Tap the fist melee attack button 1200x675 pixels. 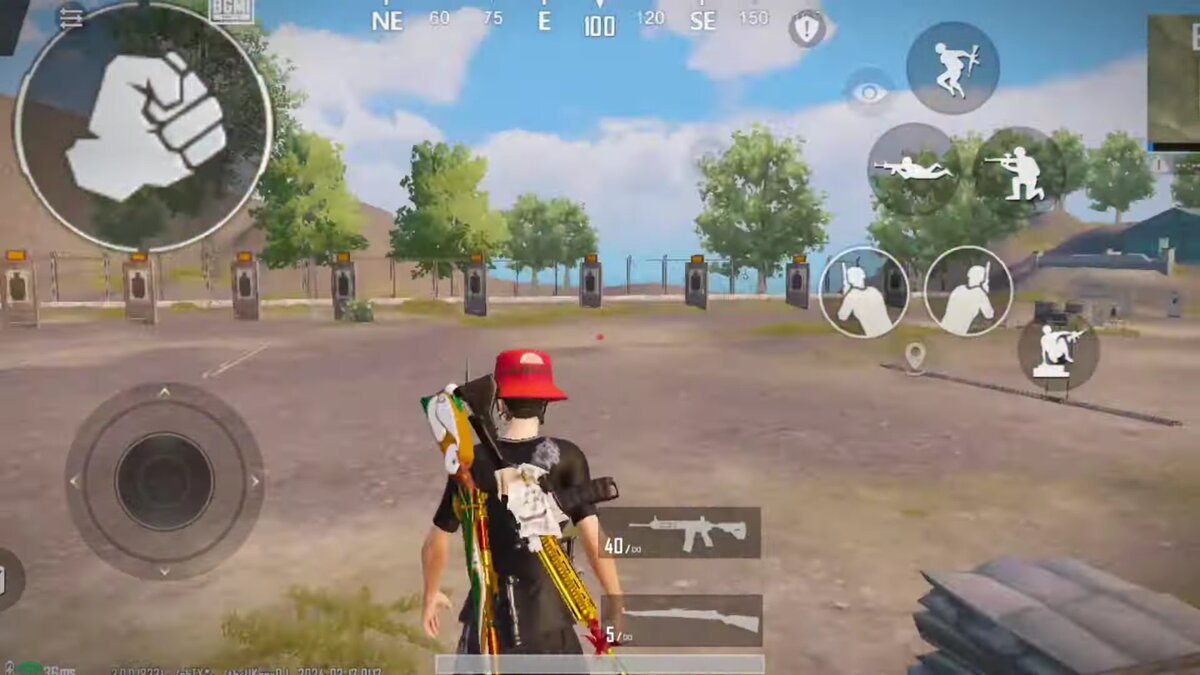[143, 126]
